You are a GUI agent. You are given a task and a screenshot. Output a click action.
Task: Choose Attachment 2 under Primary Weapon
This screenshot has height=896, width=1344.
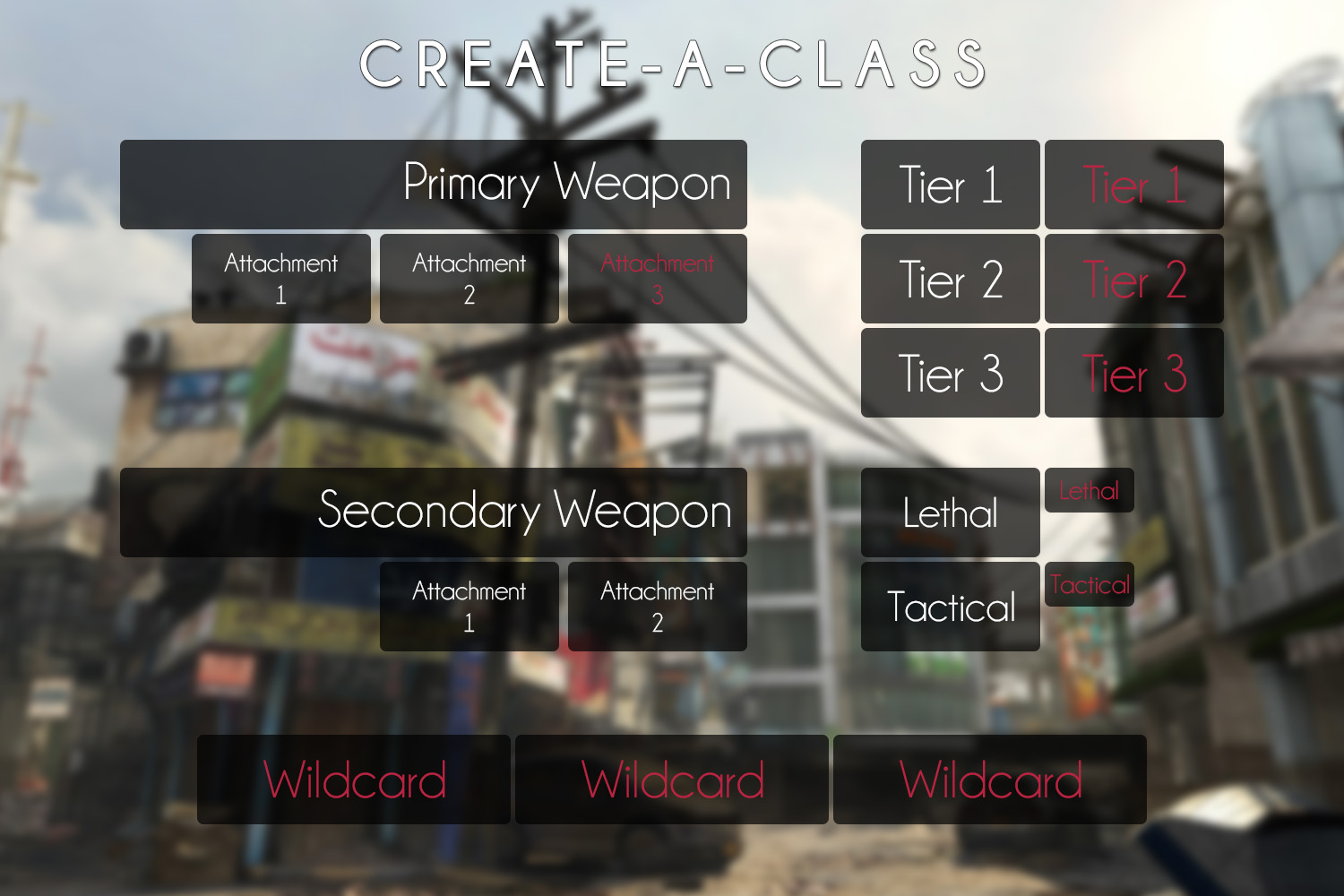click(x=470, y=279)
